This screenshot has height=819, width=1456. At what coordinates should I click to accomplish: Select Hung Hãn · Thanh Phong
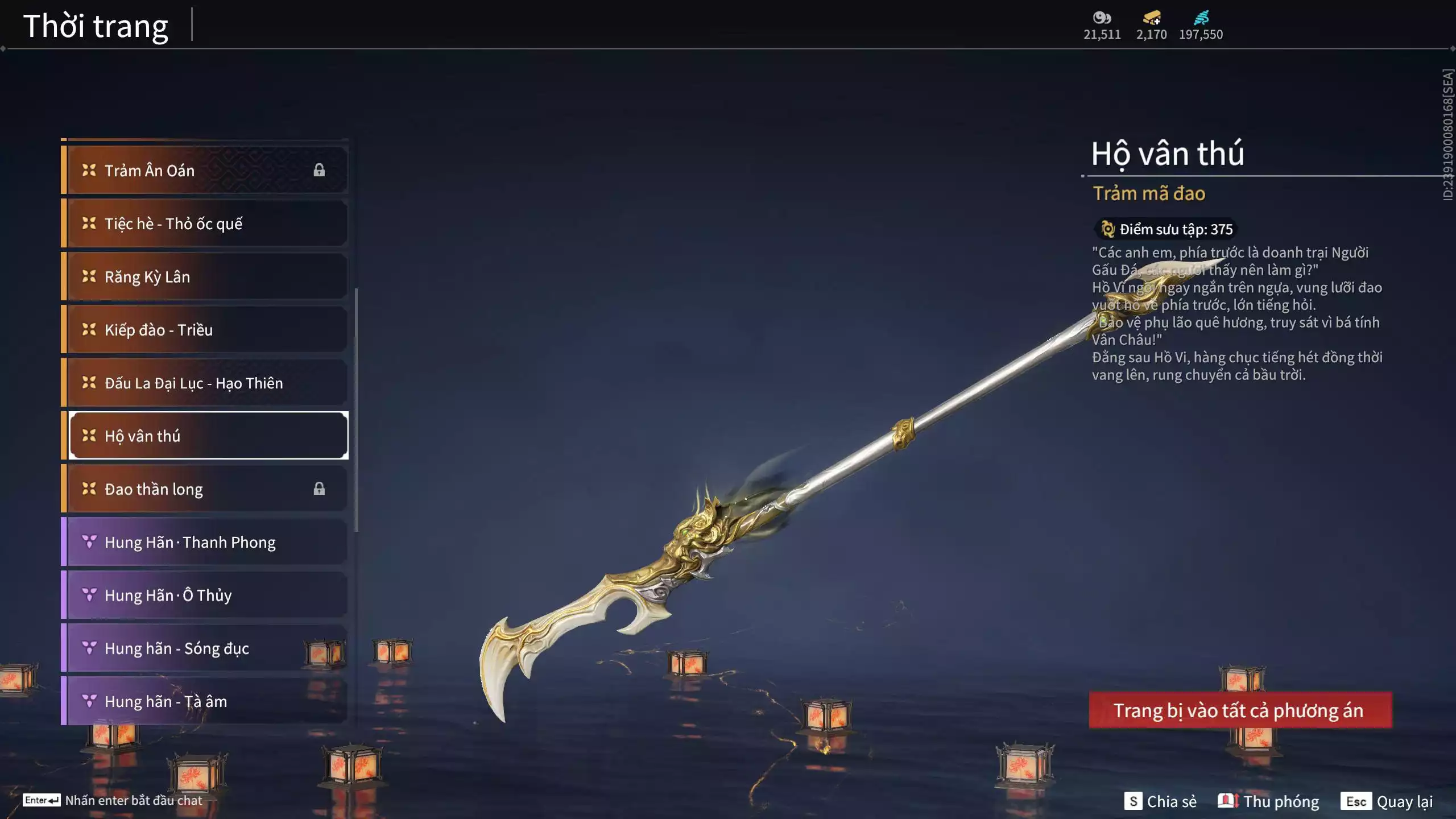[x=205, y=542]
